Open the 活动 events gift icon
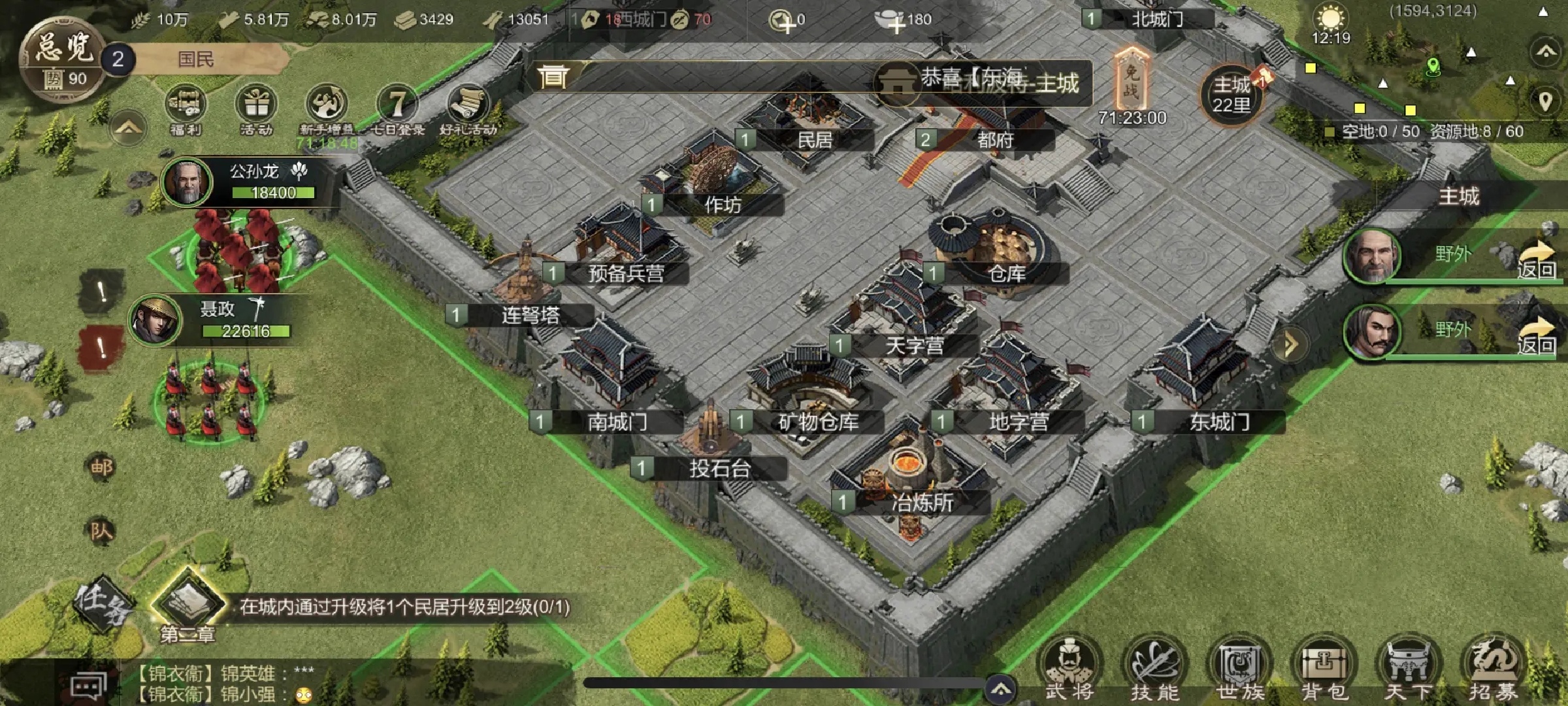The height and width of the screenshot is (706, 1568). (255, 108)
